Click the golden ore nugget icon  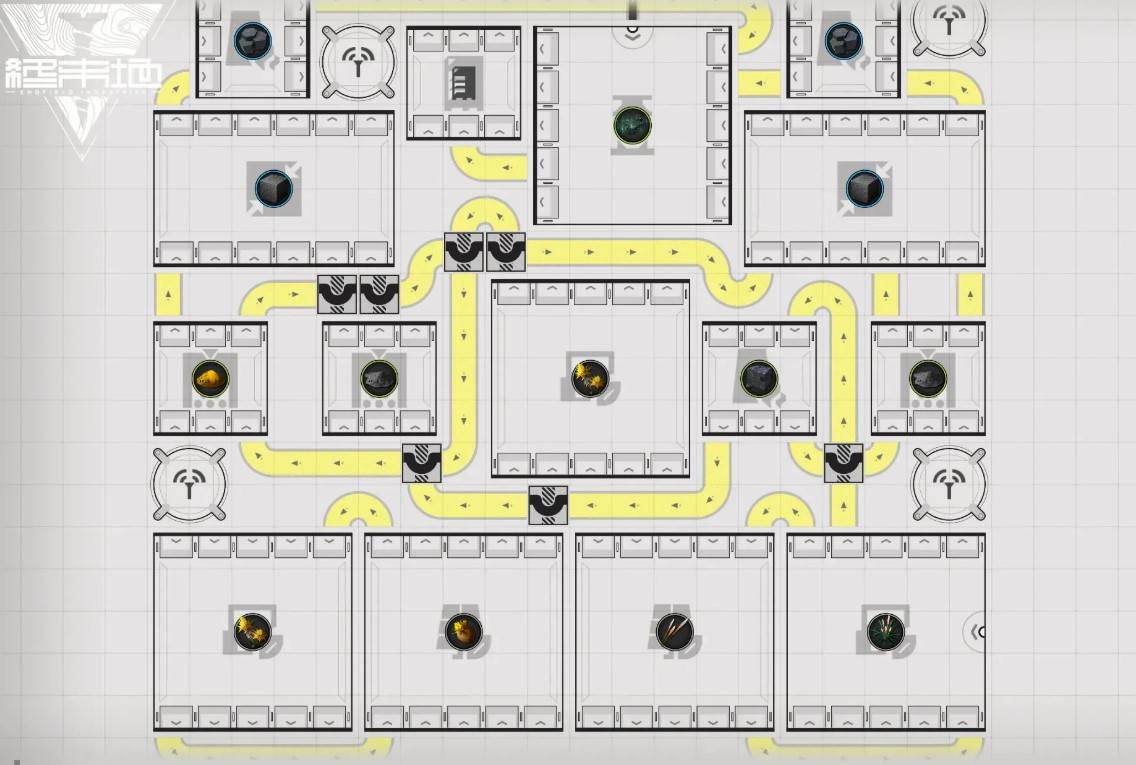(x=210, y=377)
